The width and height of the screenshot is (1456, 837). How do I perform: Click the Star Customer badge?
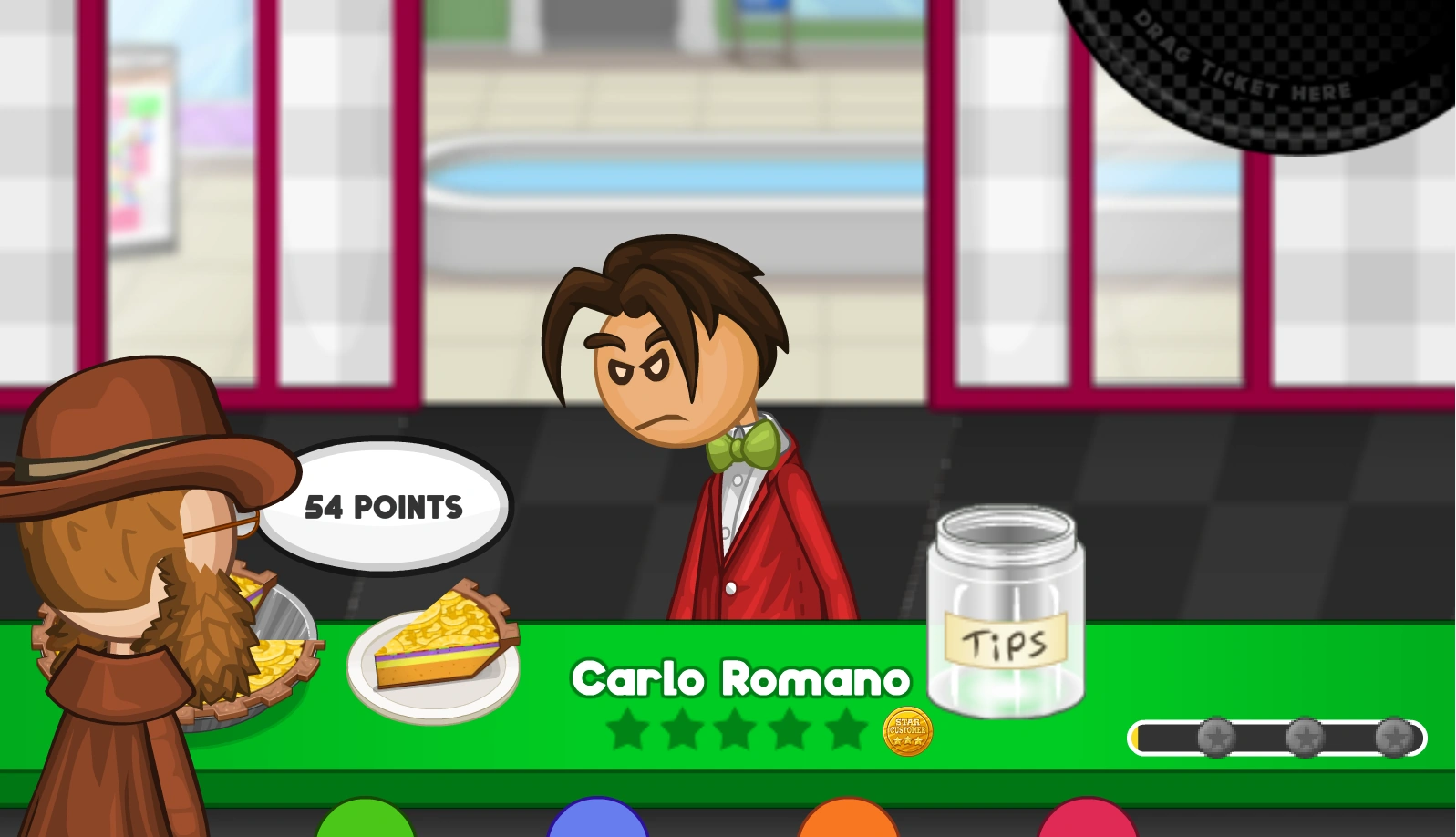907,729
